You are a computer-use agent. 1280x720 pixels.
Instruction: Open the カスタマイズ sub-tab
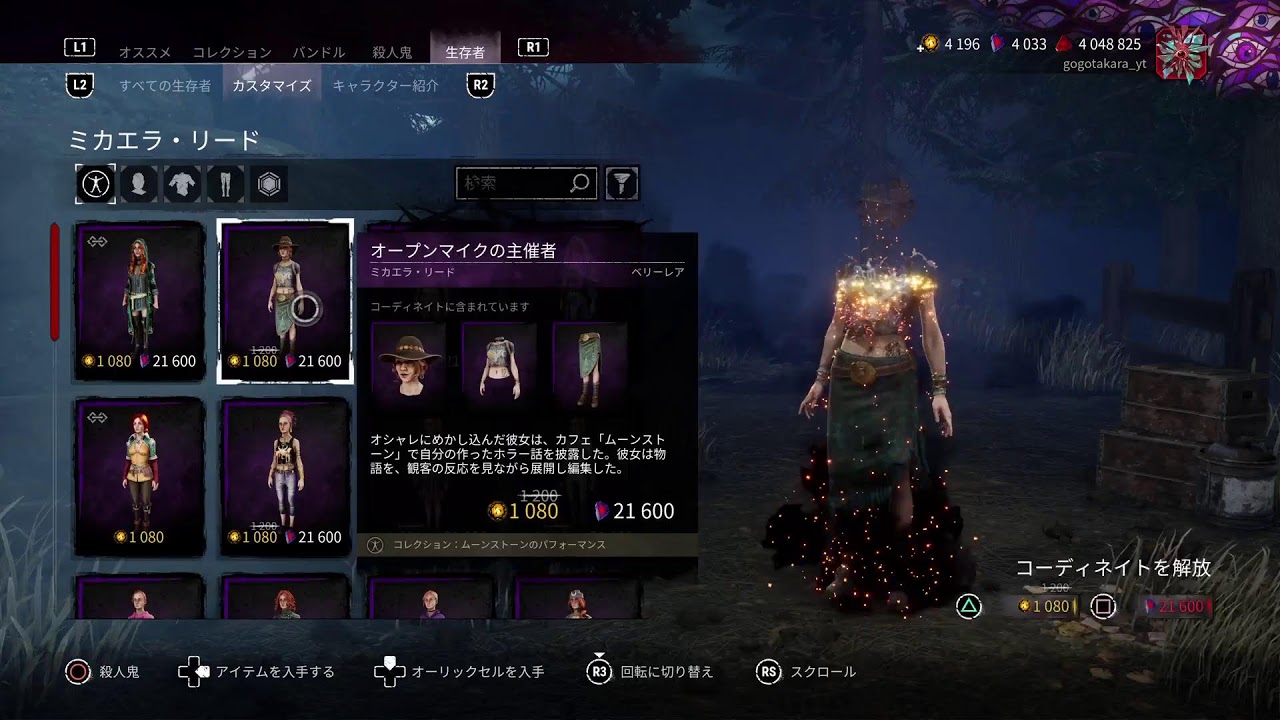point(272,86)
